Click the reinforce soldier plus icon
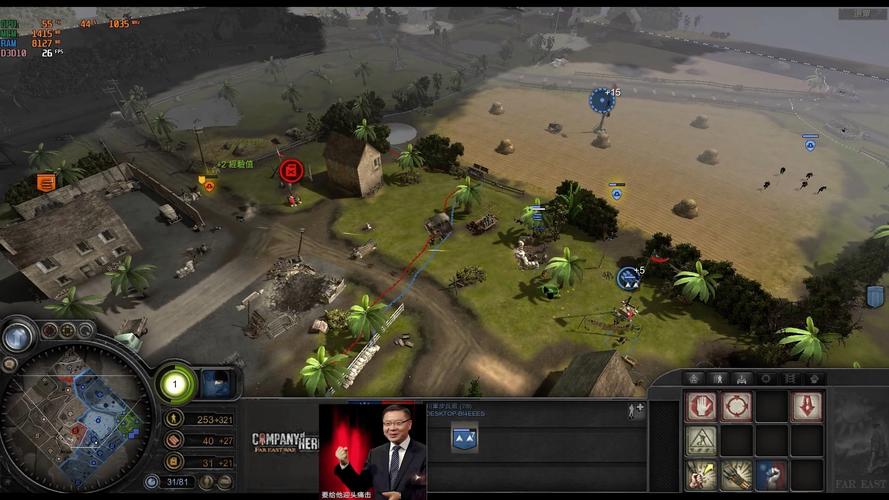Screen dimensions: 889x500 click(x=635, y=410)
